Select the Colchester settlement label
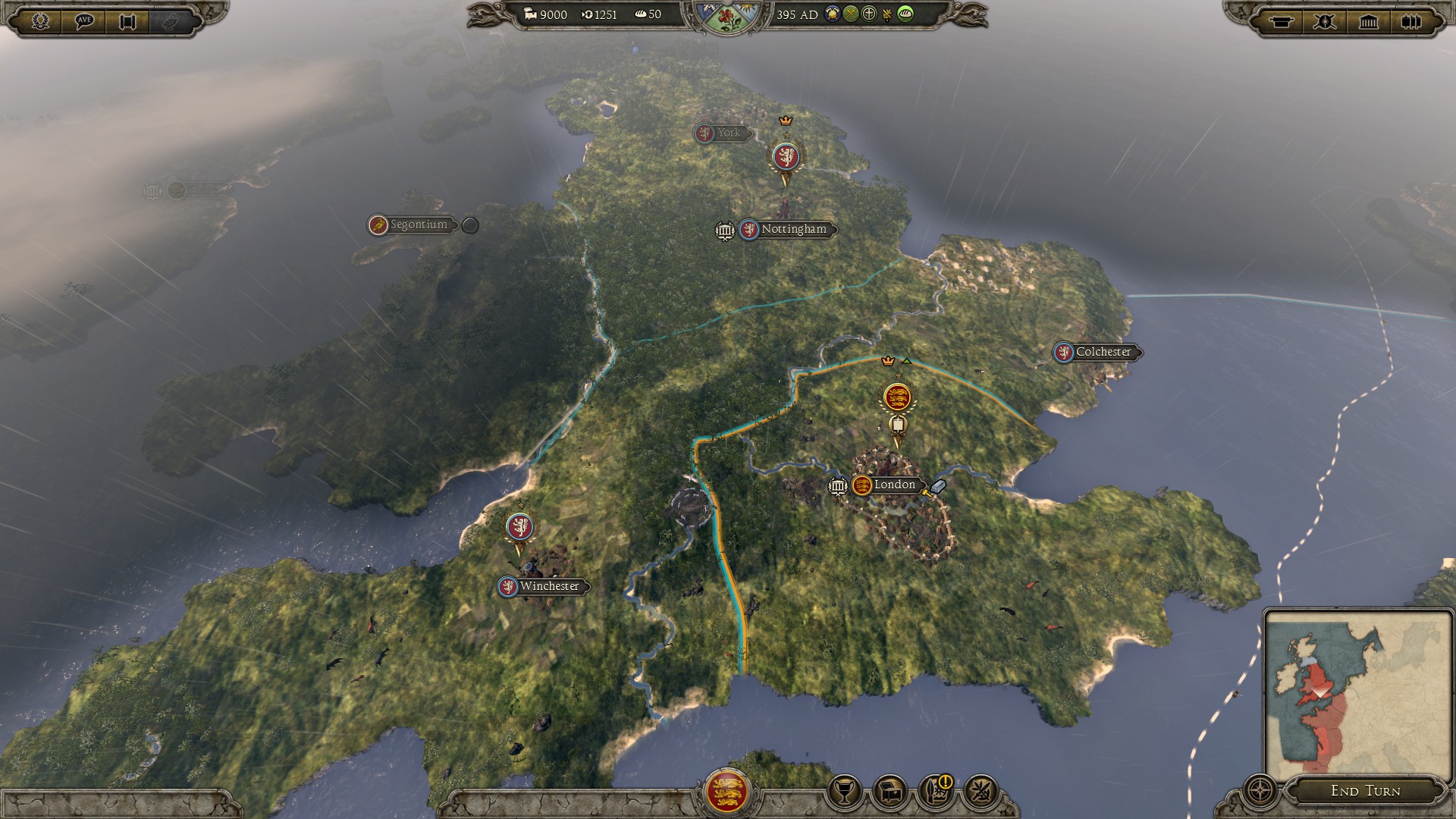Screen dimensions: 1456x819 point(1103,352)
